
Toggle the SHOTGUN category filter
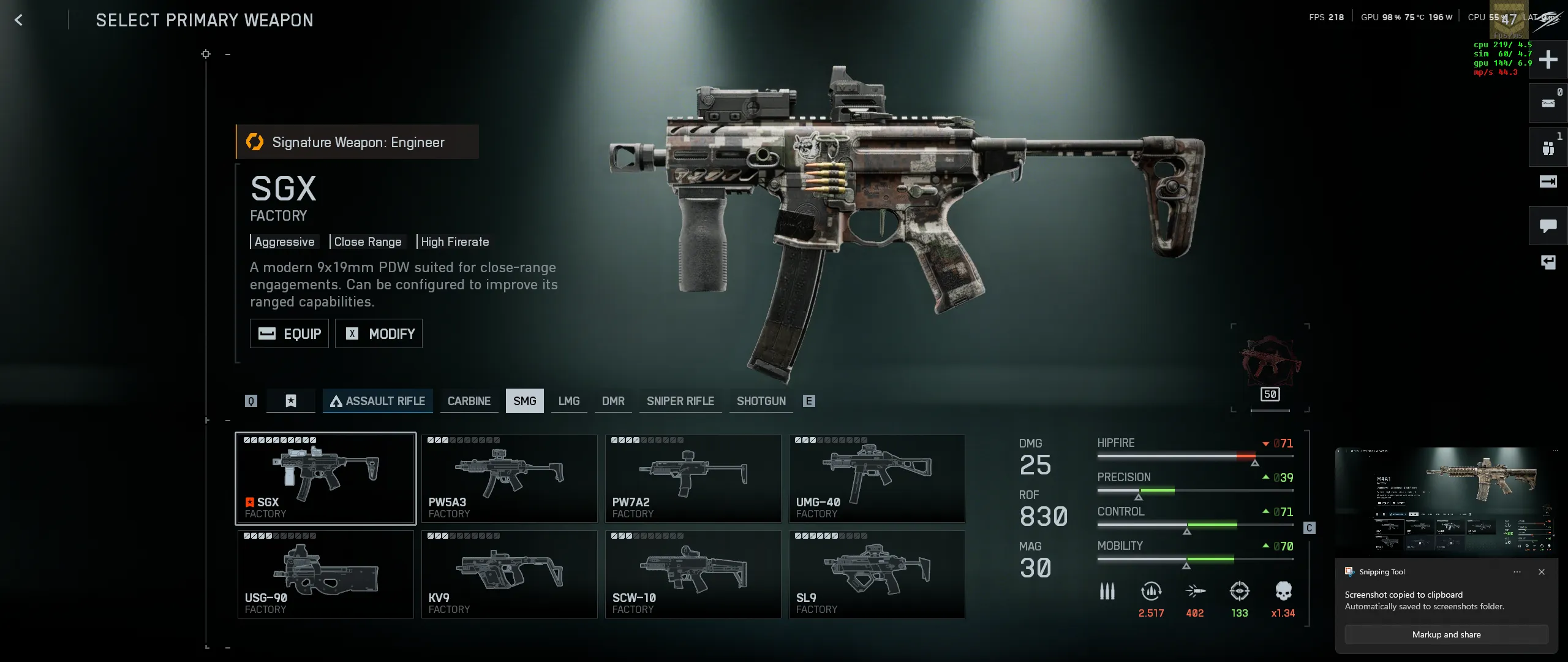(761, 401)
